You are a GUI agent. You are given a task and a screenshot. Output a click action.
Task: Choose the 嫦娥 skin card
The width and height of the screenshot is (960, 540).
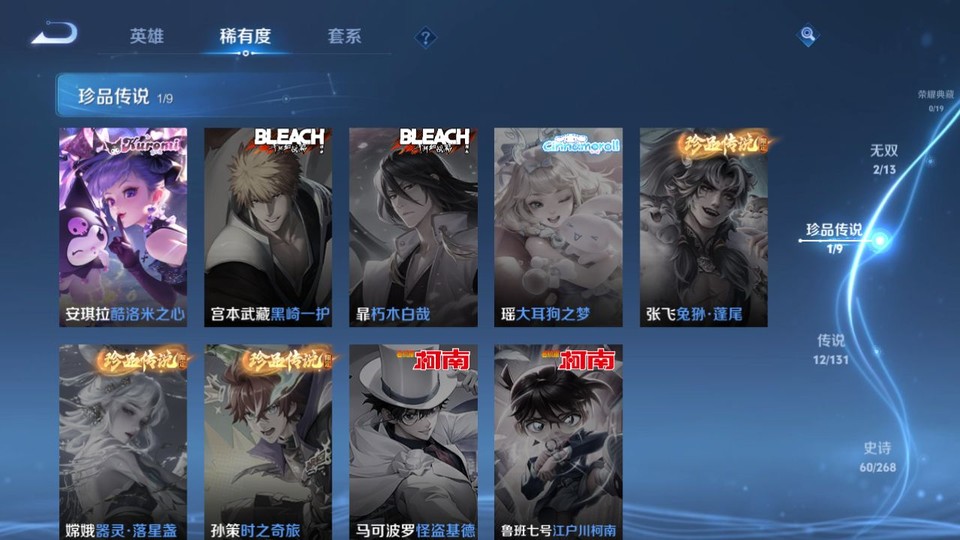pos(123,442)
